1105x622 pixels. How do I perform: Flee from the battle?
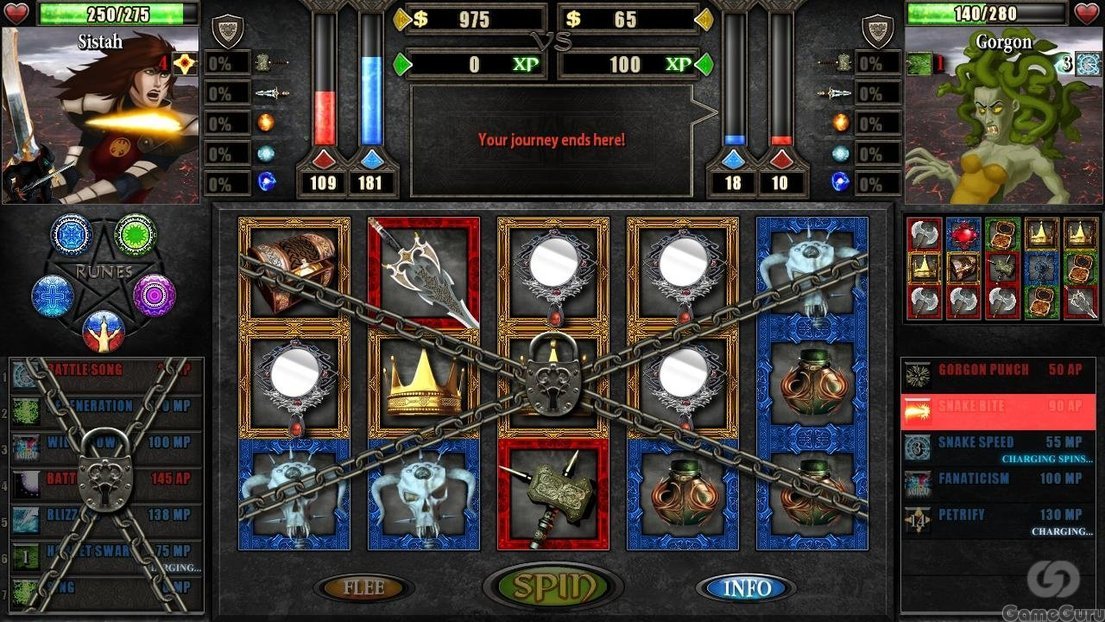click(364, 588)
